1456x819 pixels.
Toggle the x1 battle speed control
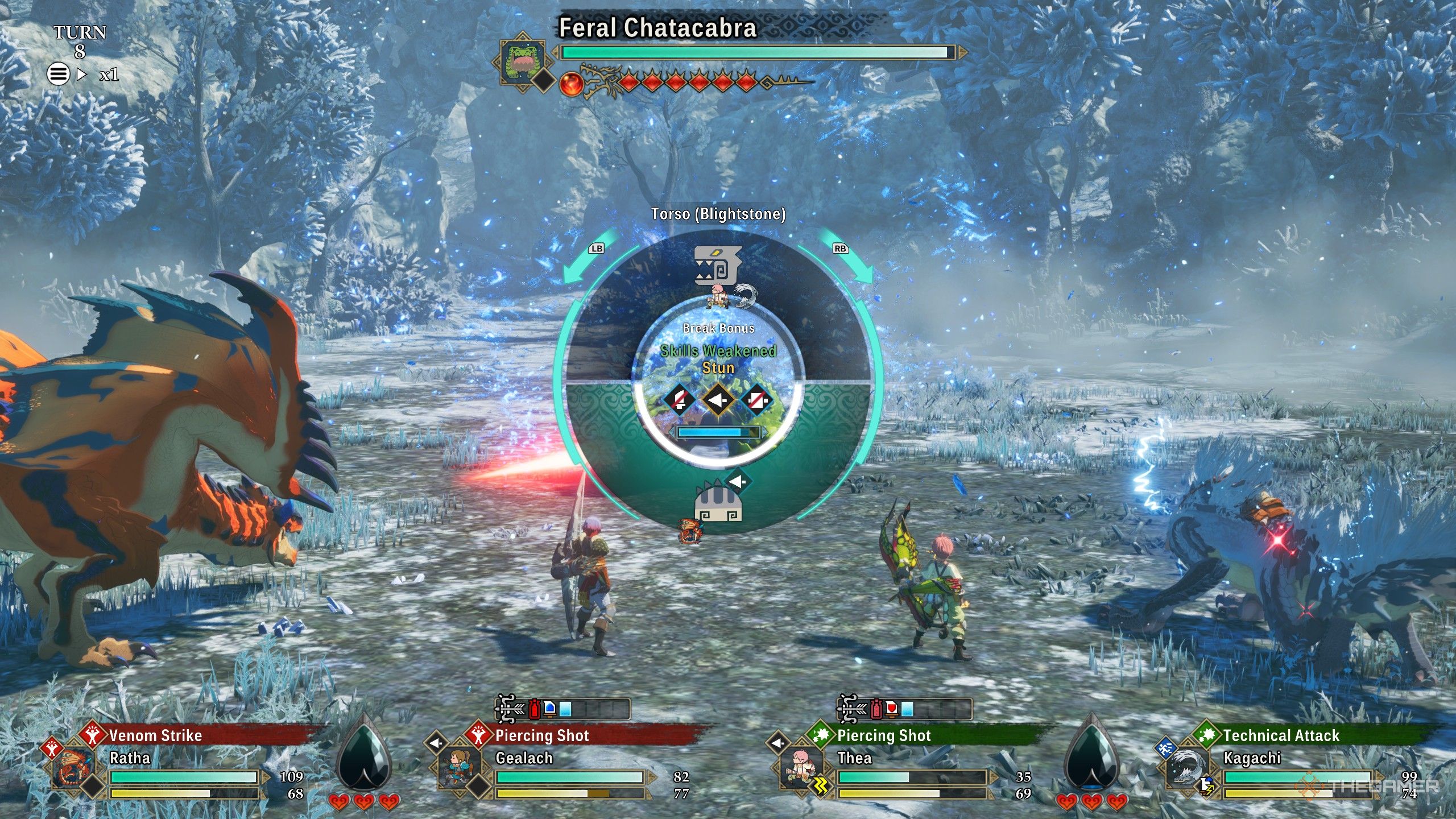[108, 75]
